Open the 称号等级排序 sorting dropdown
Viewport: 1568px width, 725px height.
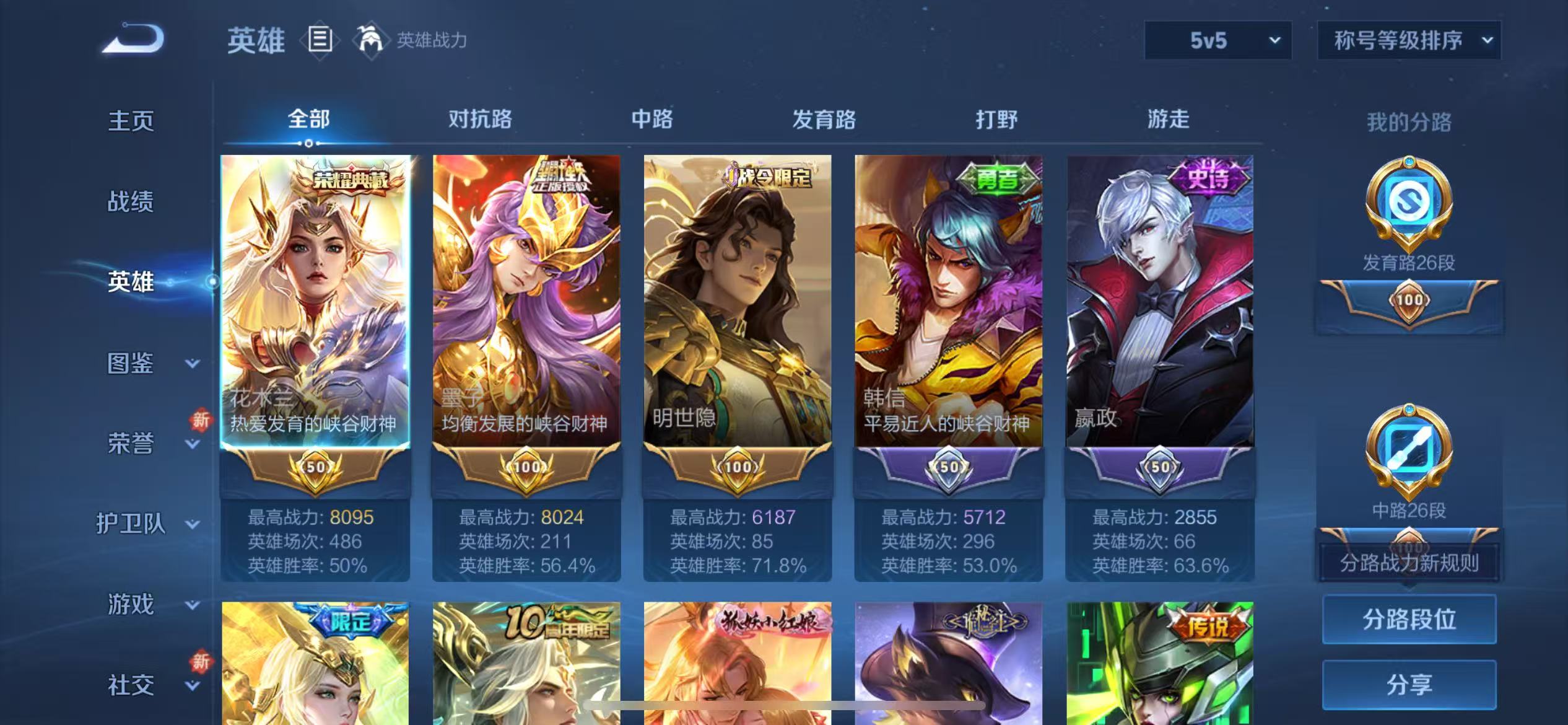tap(1408, 40)
